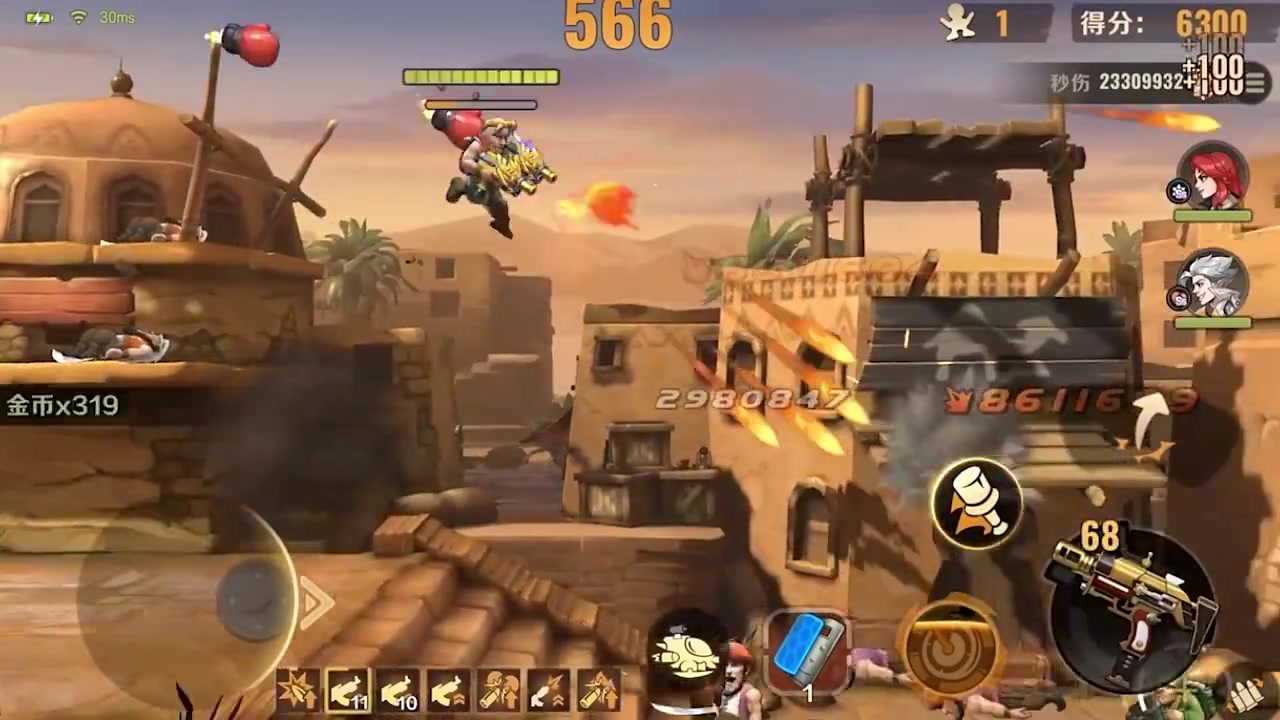
Task: Open the hamburger menu beside damage stats
Action: (1254, 84)
